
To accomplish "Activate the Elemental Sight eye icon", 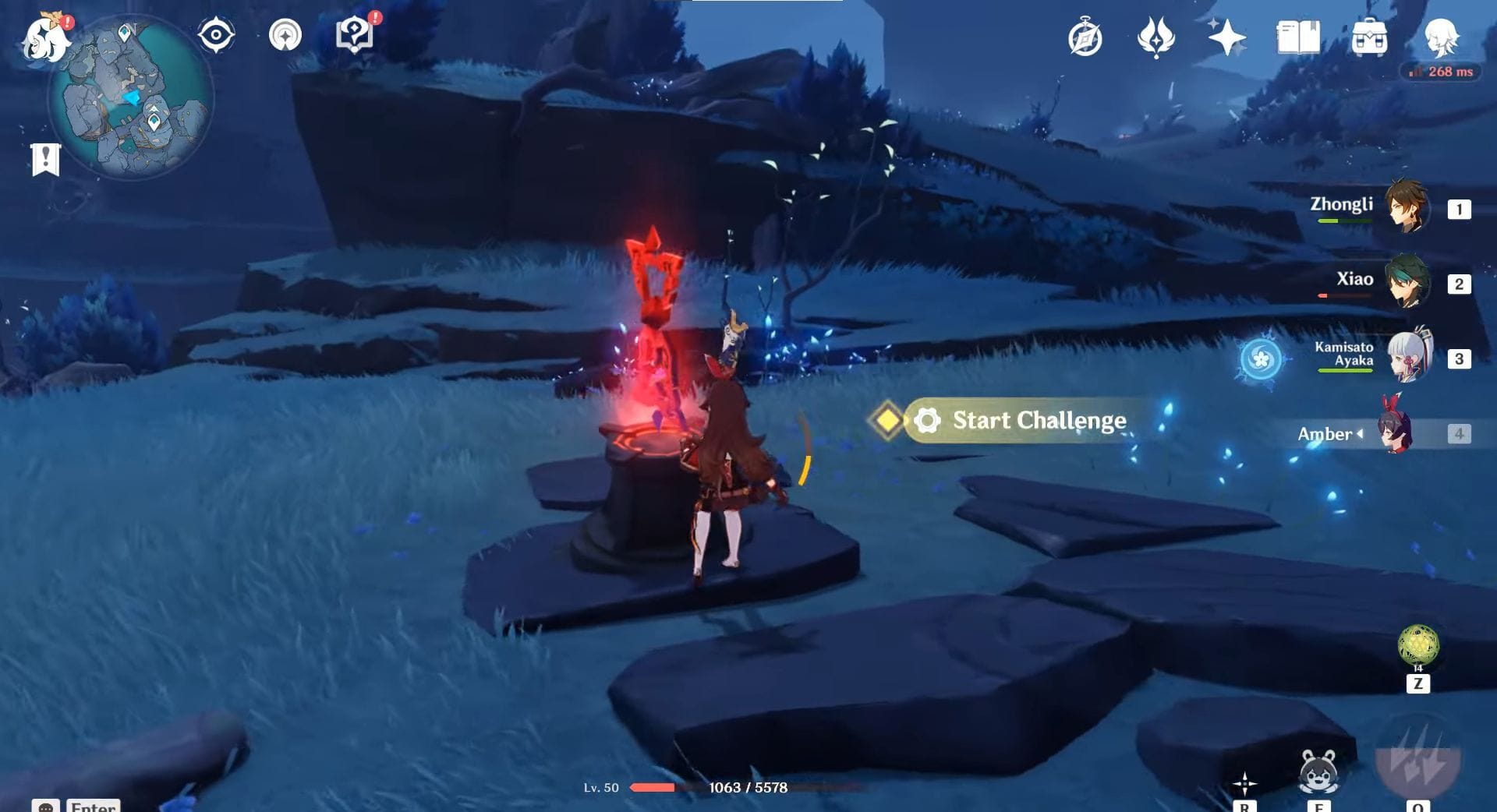I will coord(217,33).
